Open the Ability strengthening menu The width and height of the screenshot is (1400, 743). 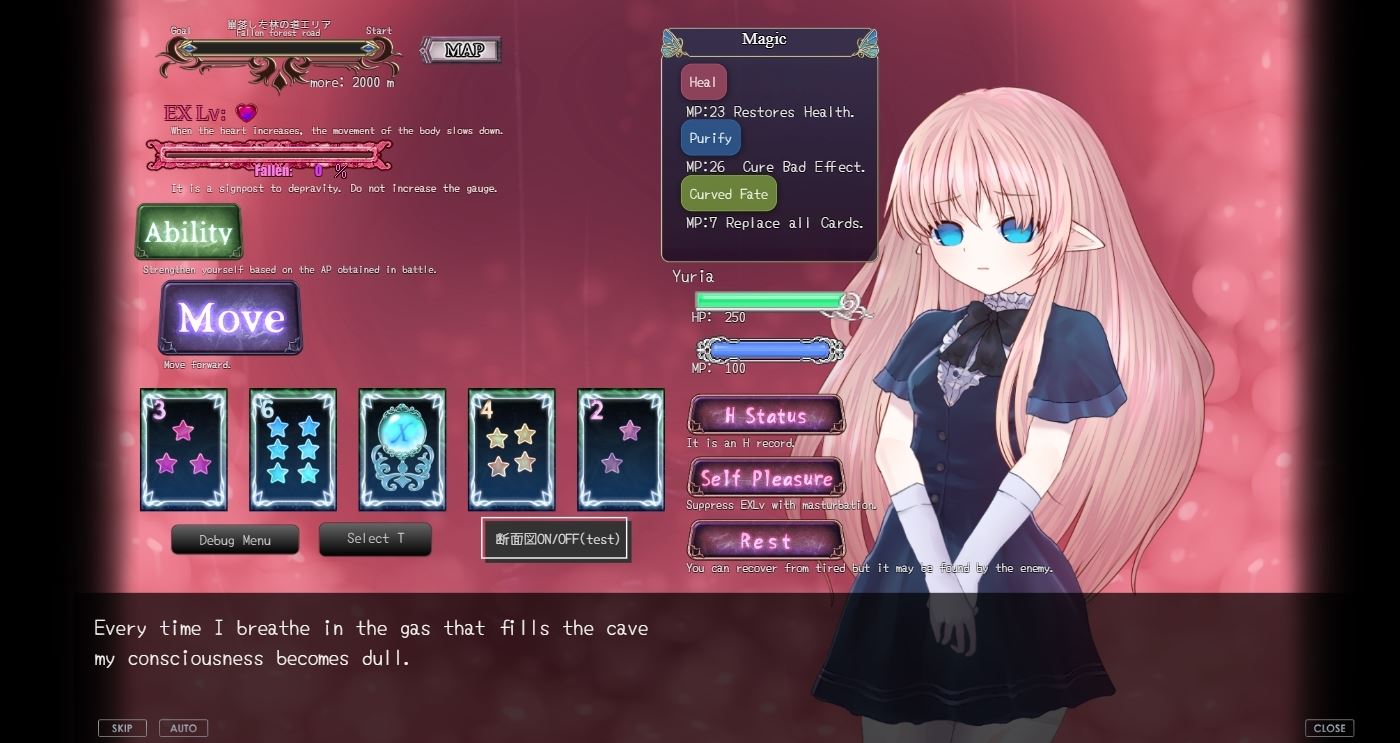(x=188, y=232)
